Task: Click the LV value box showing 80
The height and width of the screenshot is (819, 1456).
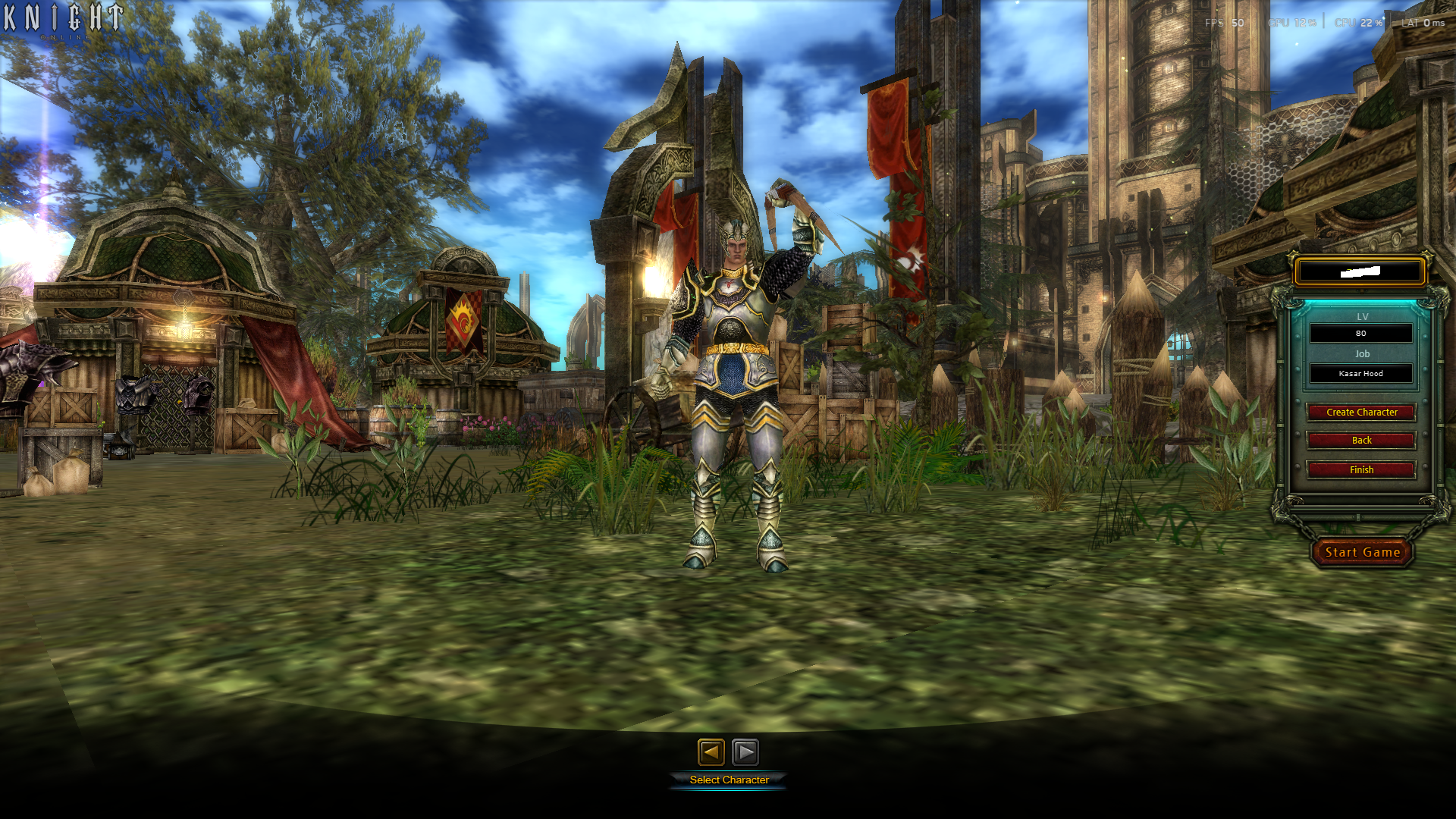Action: (1360, 333)
